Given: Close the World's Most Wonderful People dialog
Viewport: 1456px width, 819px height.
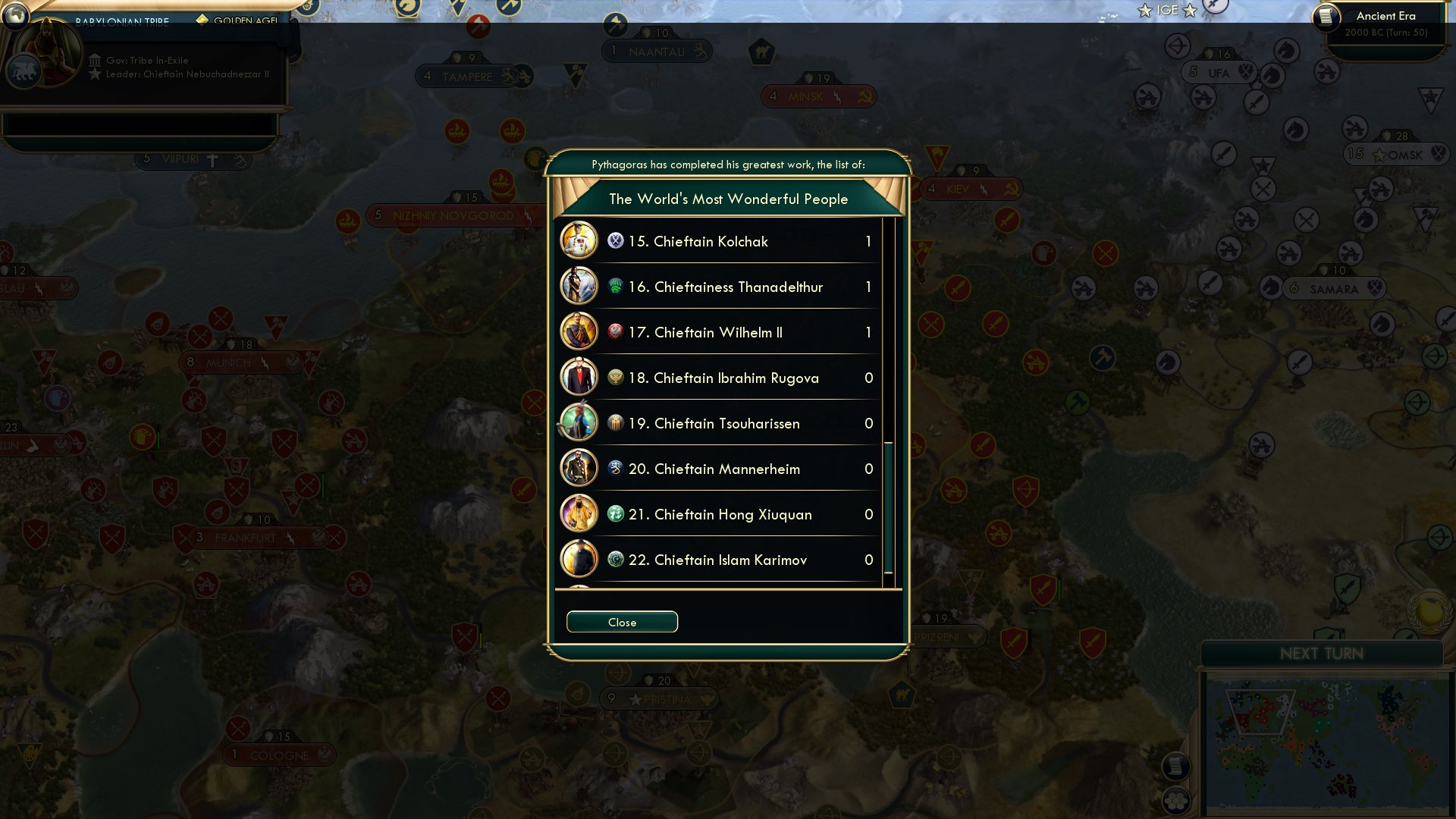Looking at the screenshot, I should pyautogui.click(x=622, y=622).
